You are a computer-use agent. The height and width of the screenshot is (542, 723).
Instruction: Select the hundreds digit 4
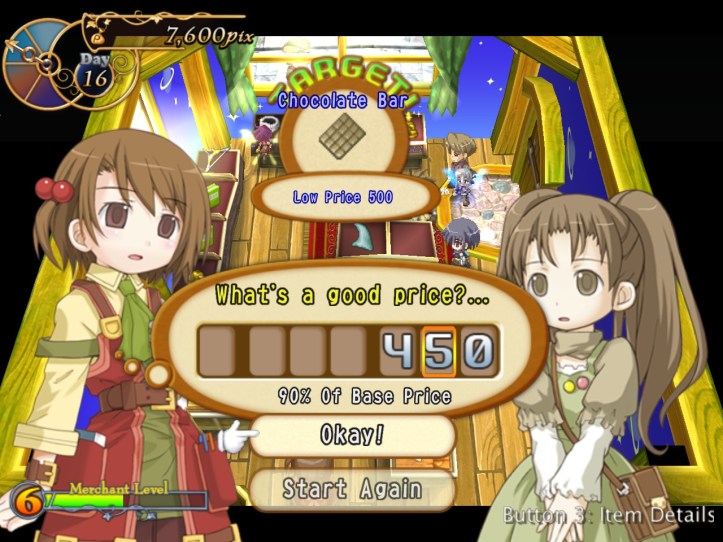pos(399,352)
